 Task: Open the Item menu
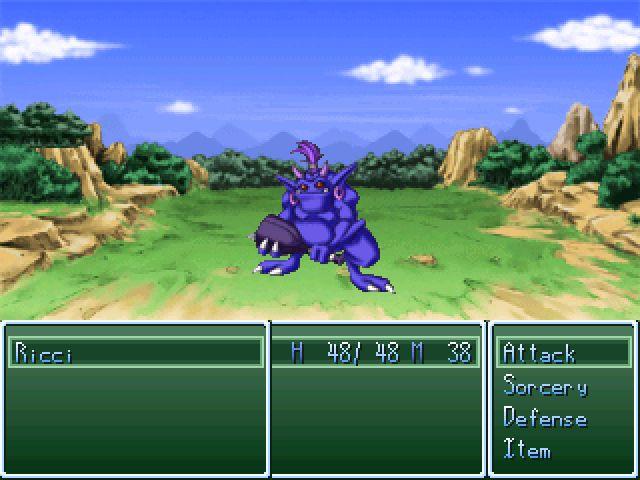(527, 450)
